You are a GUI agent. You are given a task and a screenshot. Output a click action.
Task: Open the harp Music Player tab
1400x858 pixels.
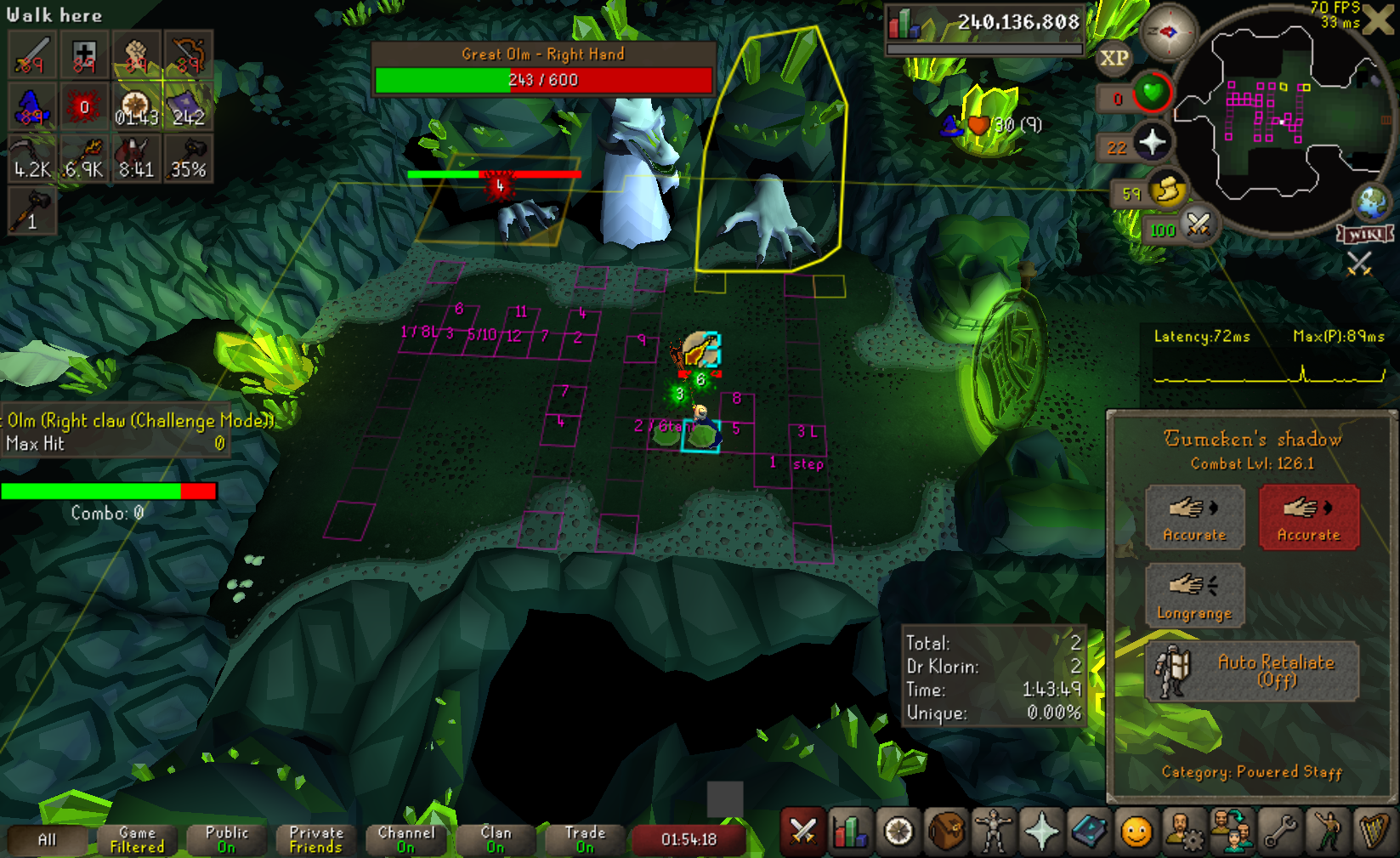tap(1374, 832)
